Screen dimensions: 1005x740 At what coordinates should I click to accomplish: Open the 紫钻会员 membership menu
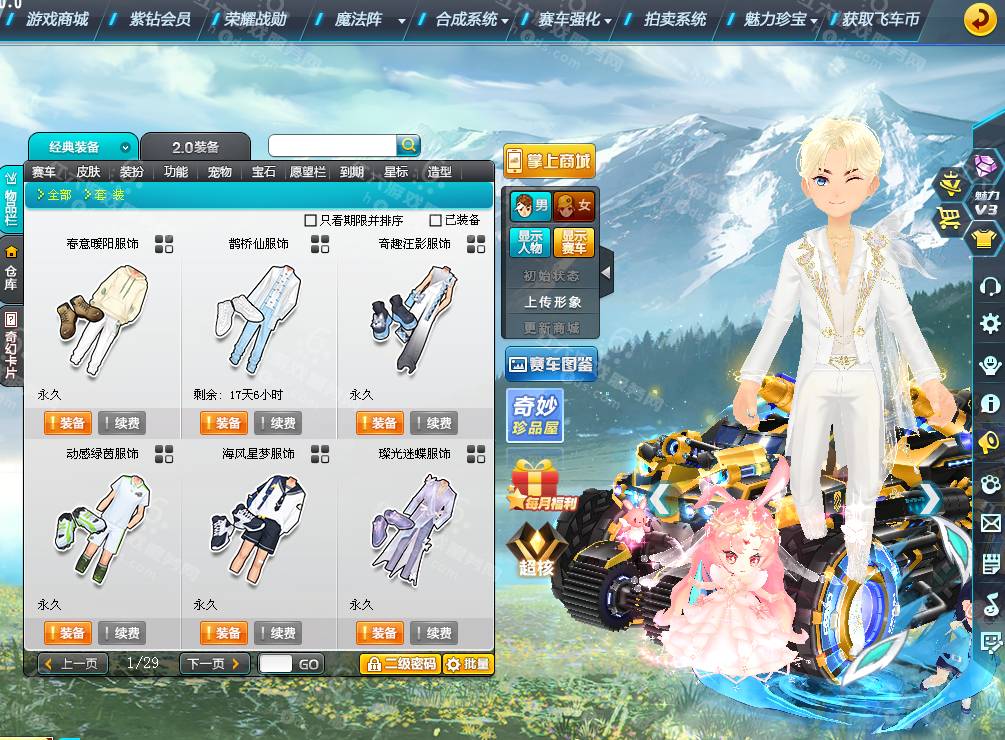(x=160, y=19)
